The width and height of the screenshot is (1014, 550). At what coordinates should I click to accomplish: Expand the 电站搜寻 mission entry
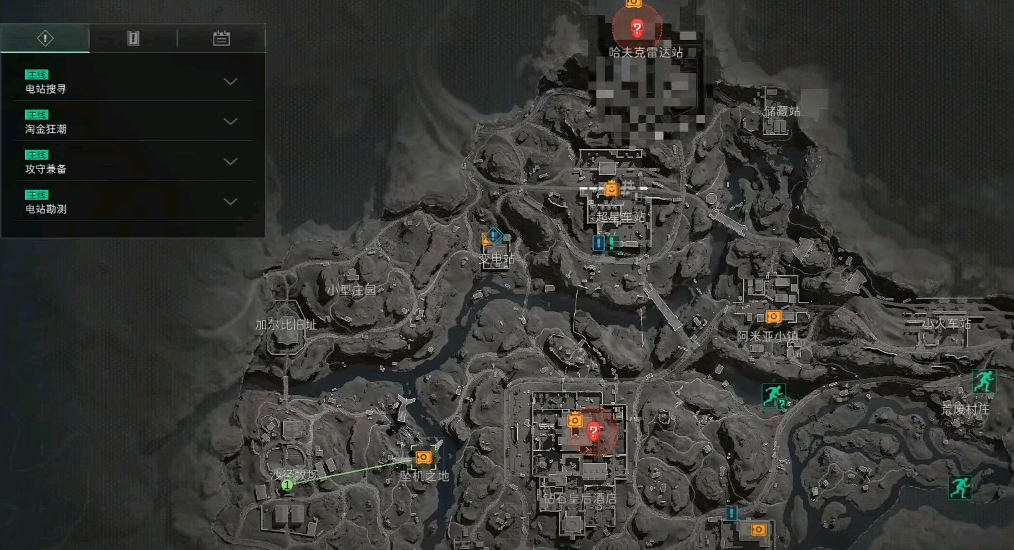tap(230, 81)
